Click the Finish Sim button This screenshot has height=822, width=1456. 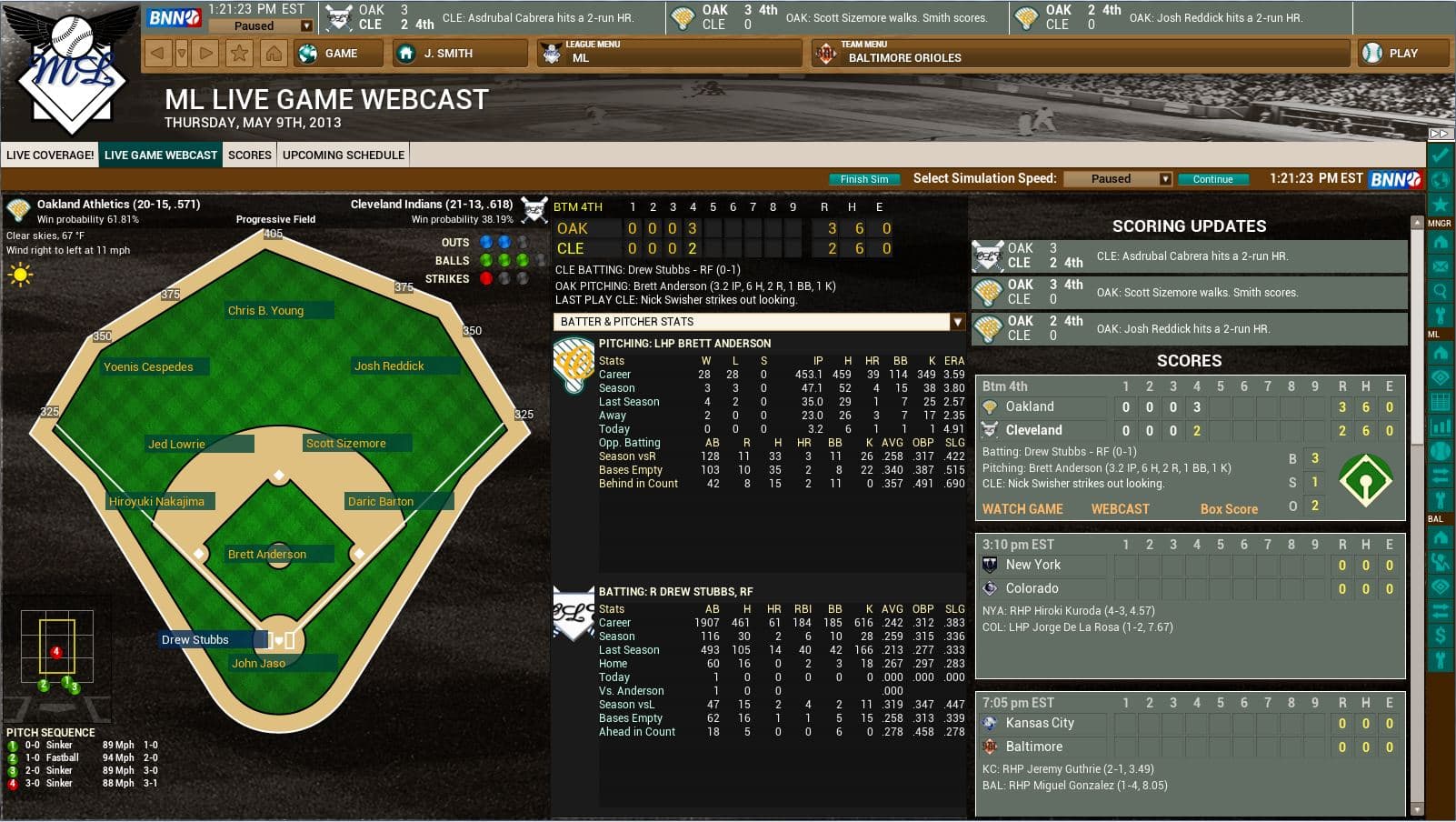863,179
